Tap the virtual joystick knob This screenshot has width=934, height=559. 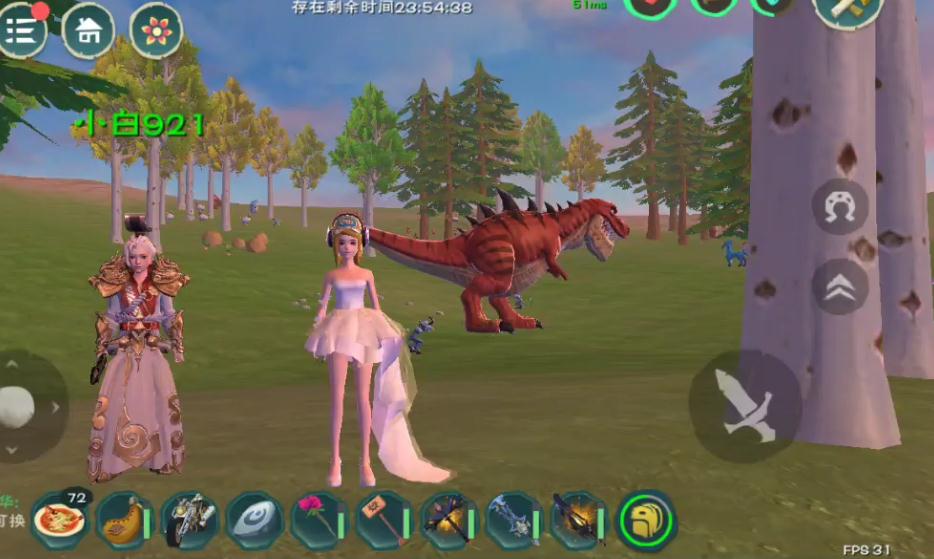(17, 406)
